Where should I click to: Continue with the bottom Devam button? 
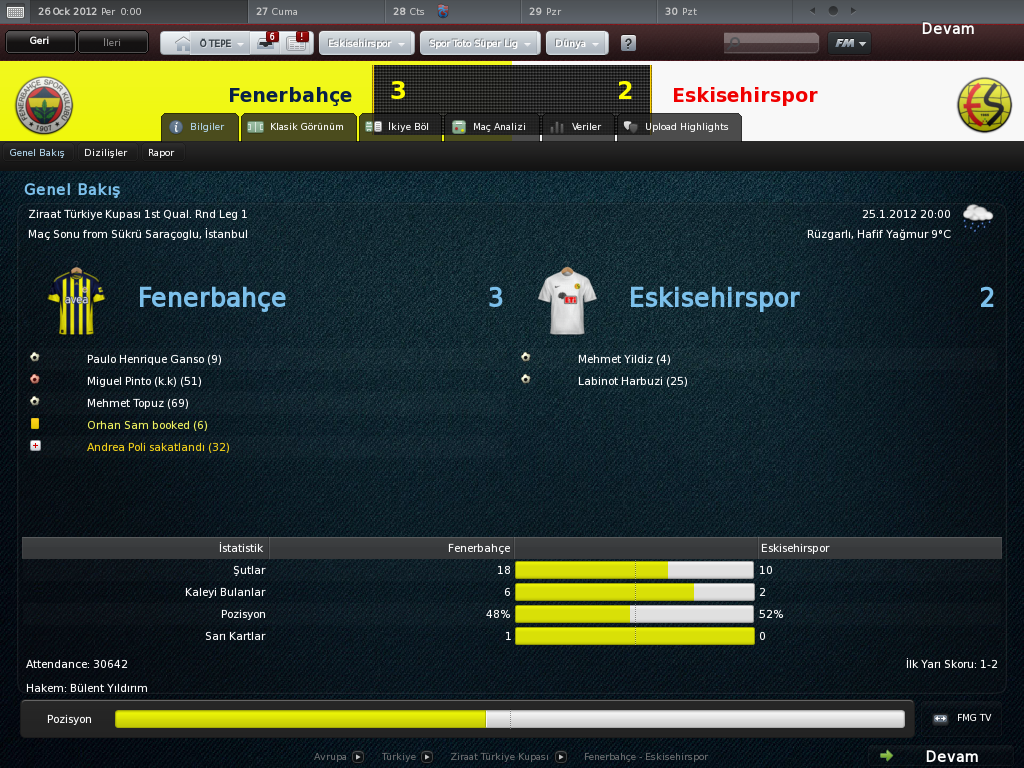click(x=940, y=756)
